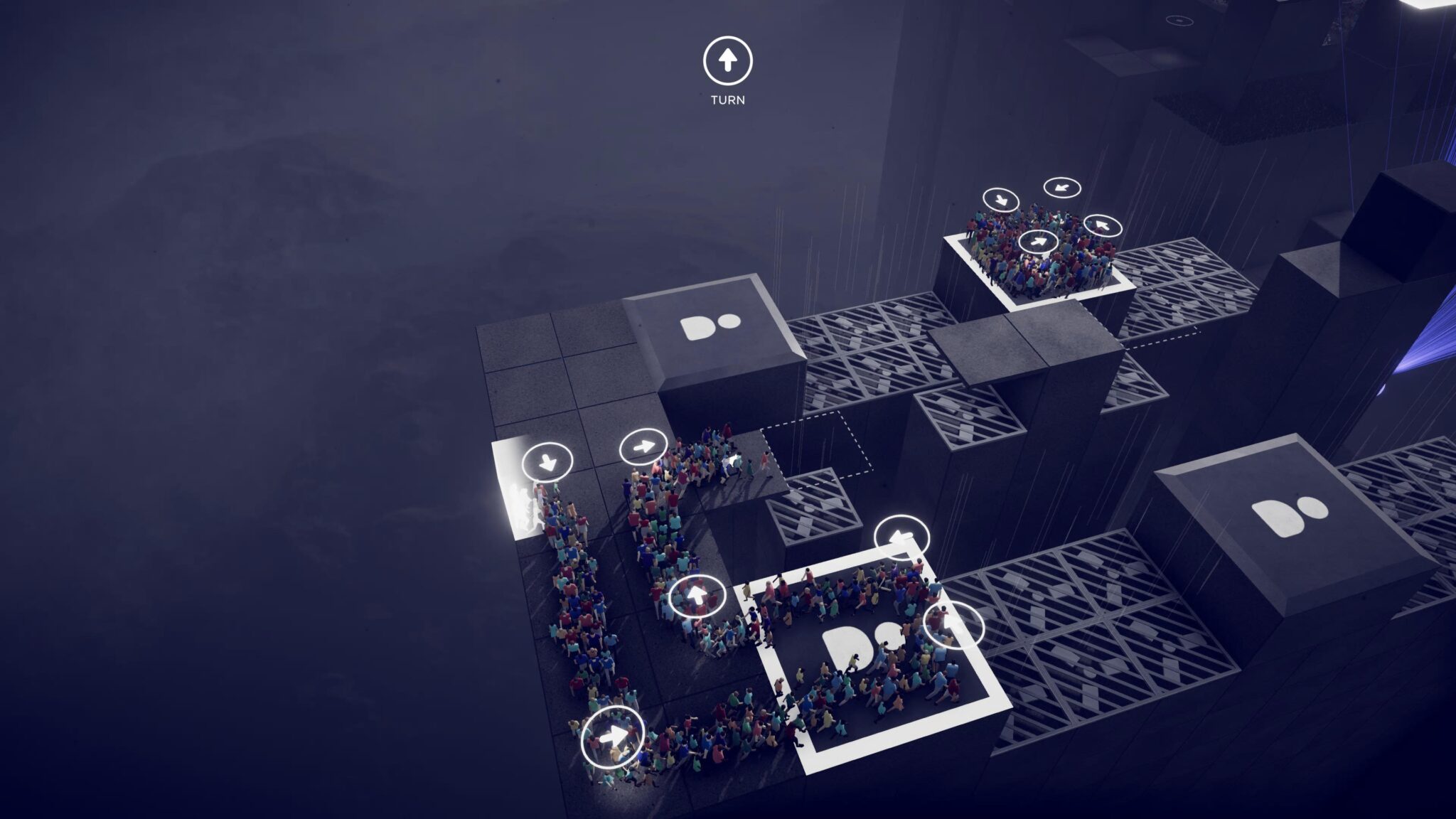Image resolution: width=1456 pixels, height=819 pixels.
Task: Click the up-left arrow marker among the elevated crowd
Action: point(1102,226)
